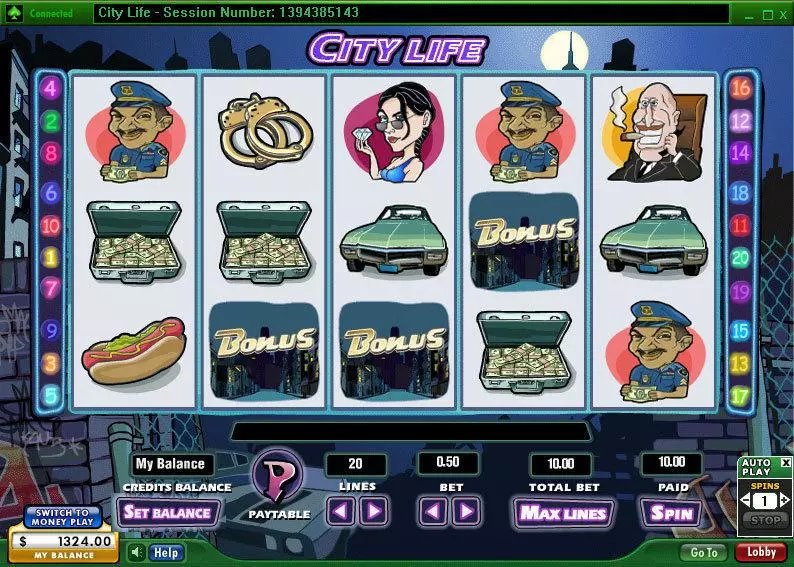Close the Auto Play panel

pos(784,463)
